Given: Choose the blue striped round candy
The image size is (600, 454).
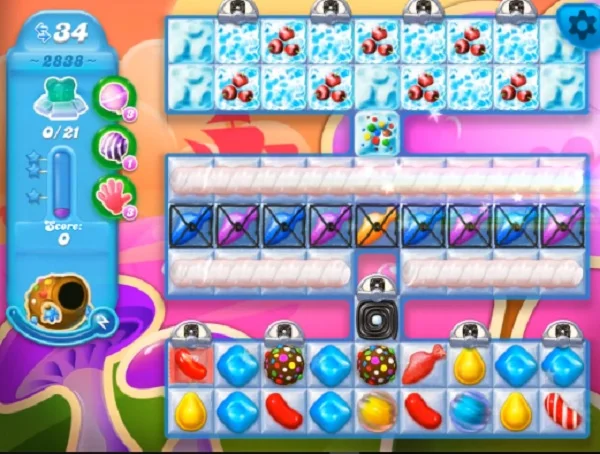Looking at the screenshot, I should tap(469, 408).
